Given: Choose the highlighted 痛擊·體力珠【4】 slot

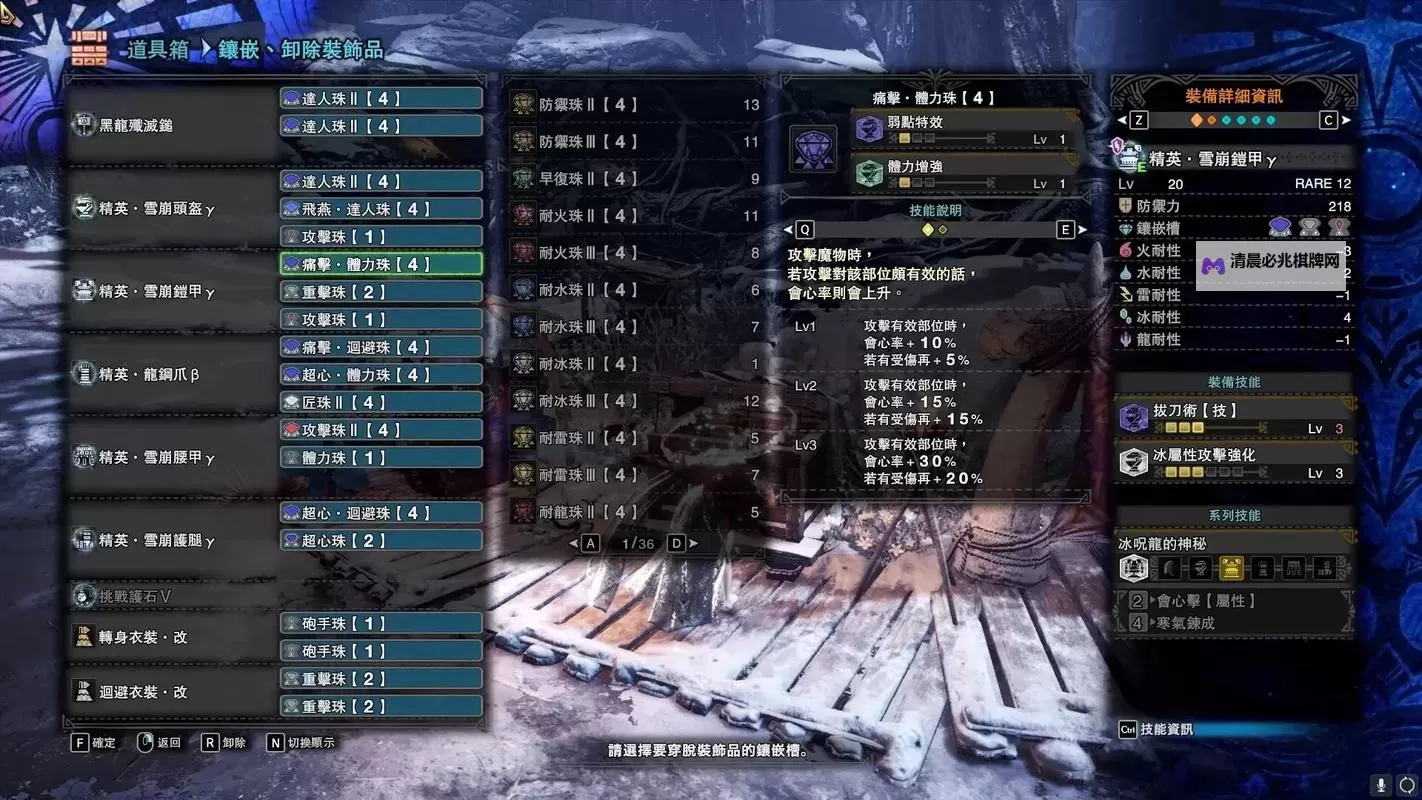Looking at the screenshot, I should tap(381, 264).
